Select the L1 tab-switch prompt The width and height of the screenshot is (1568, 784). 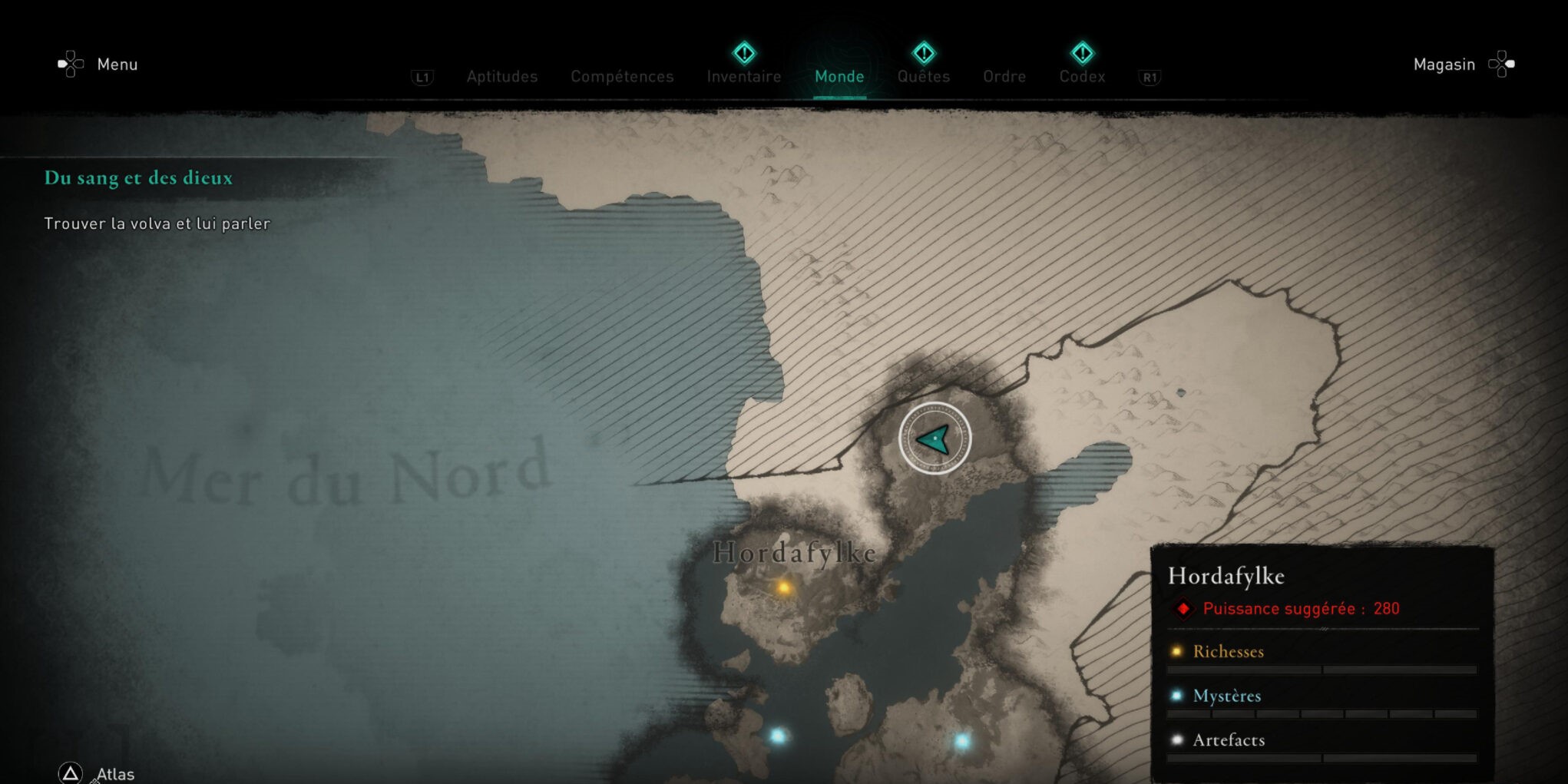pyautogui.click(x=423, y=77)
